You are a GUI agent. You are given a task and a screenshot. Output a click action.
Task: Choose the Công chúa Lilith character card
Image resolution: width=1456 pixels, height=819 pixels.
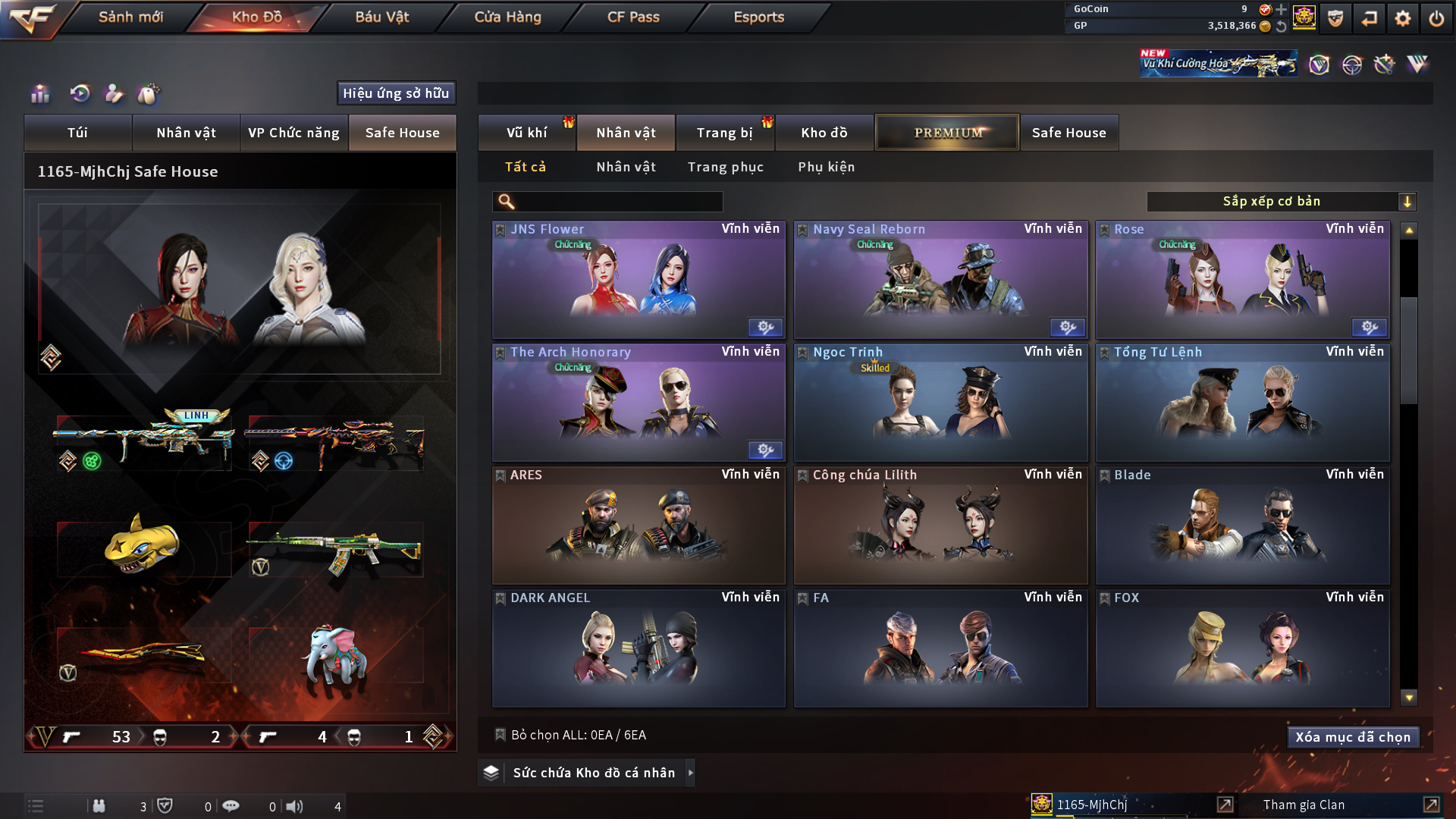click(x=940, y=526)
